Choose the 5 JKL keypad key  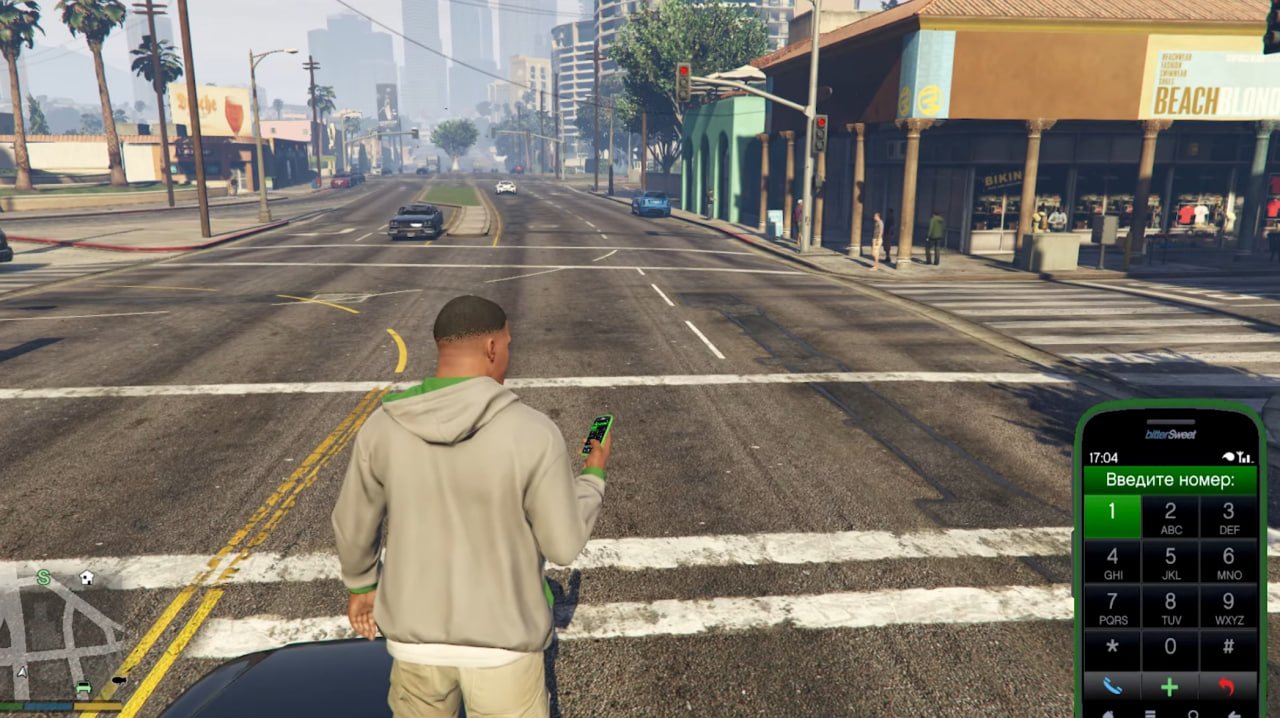pos(1170,561)
